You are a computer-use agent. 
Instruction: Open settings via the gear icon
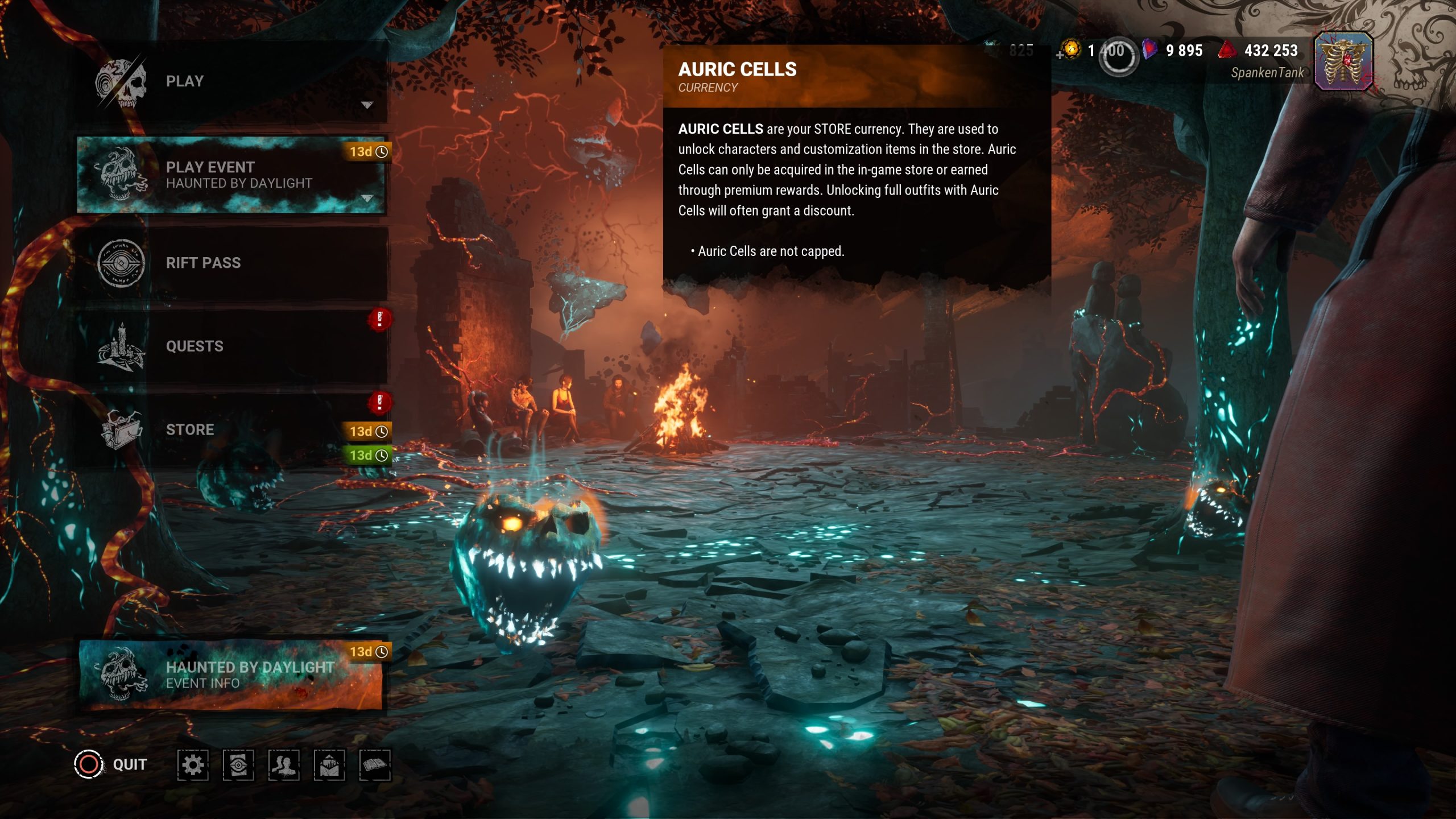pyautogui.click(x=193, y=765)
